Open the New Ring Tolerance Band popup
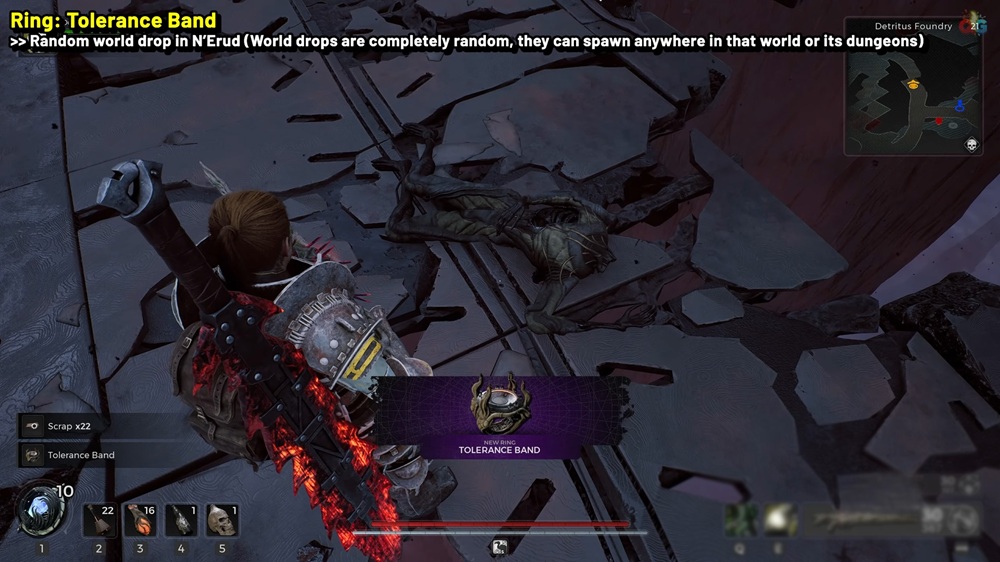 pyautogui.click(x=498, y=417)
